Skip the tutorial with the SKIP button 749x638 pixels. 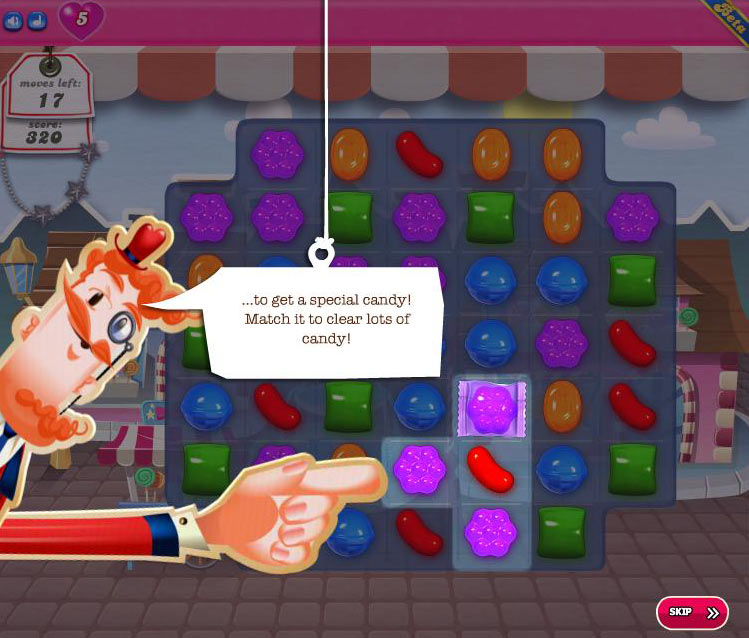pos(692,611)
